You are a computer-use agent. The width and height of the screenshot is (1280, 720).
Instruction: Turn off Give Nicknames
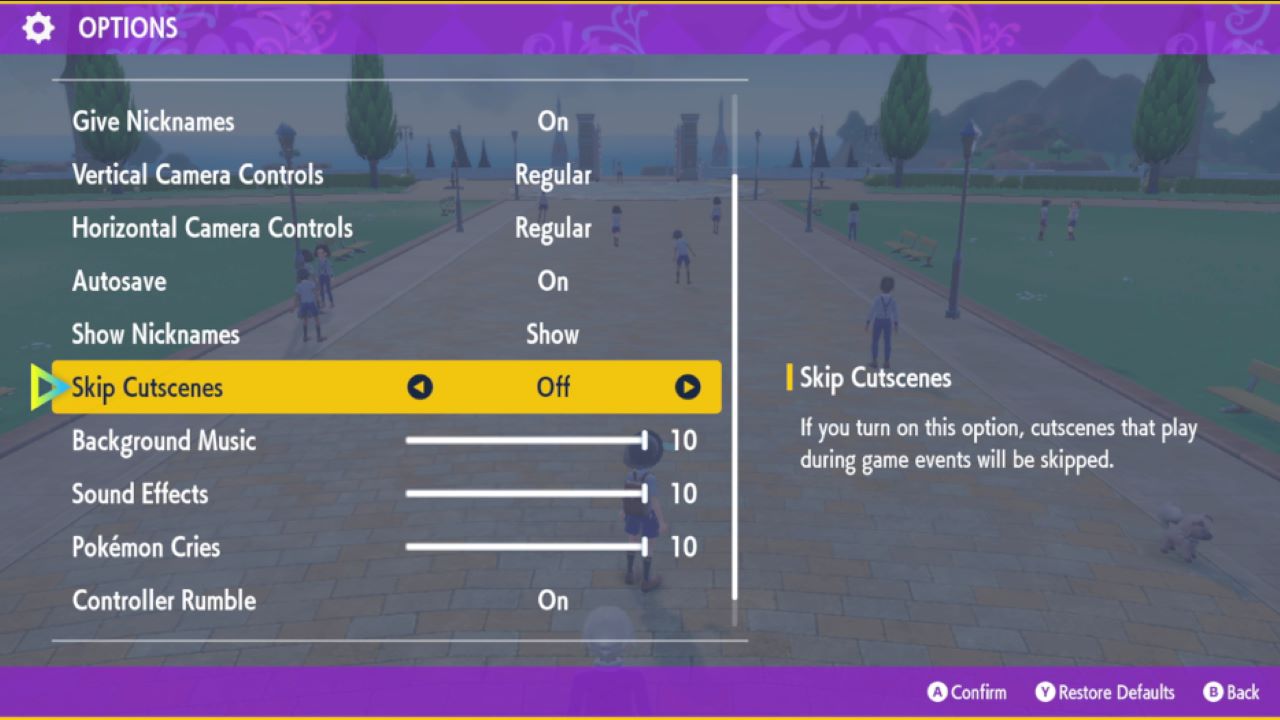point(552,121)
